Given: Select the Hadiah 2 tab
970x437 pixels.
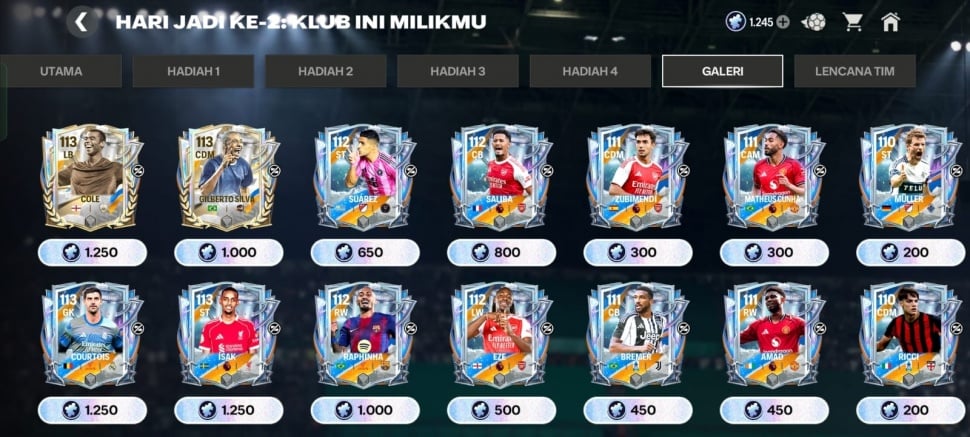Looking at the screenshot, I should (x=325, y=71).
